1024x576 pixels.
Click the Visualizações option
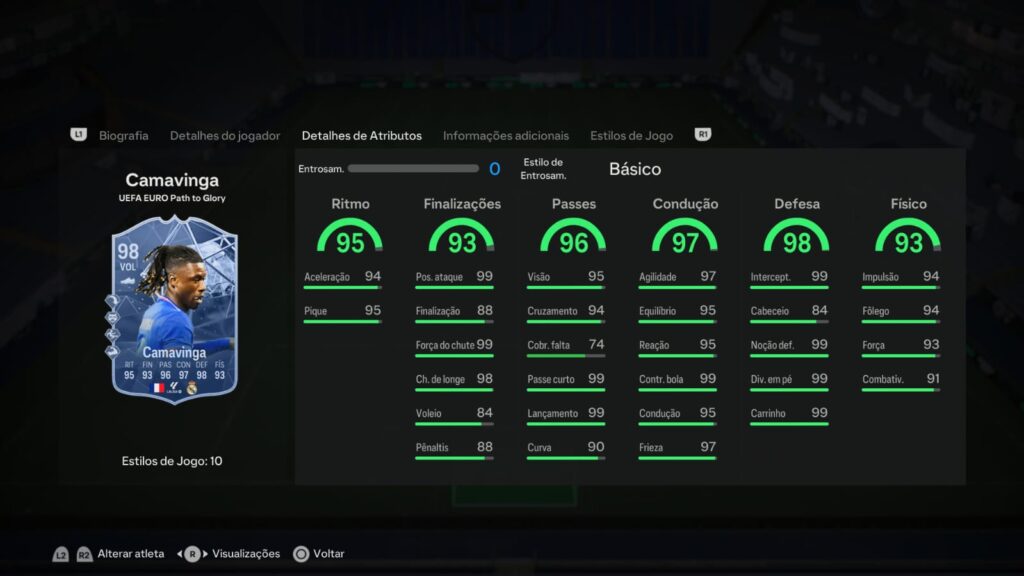pyautogui.click(x=246, y=553)
